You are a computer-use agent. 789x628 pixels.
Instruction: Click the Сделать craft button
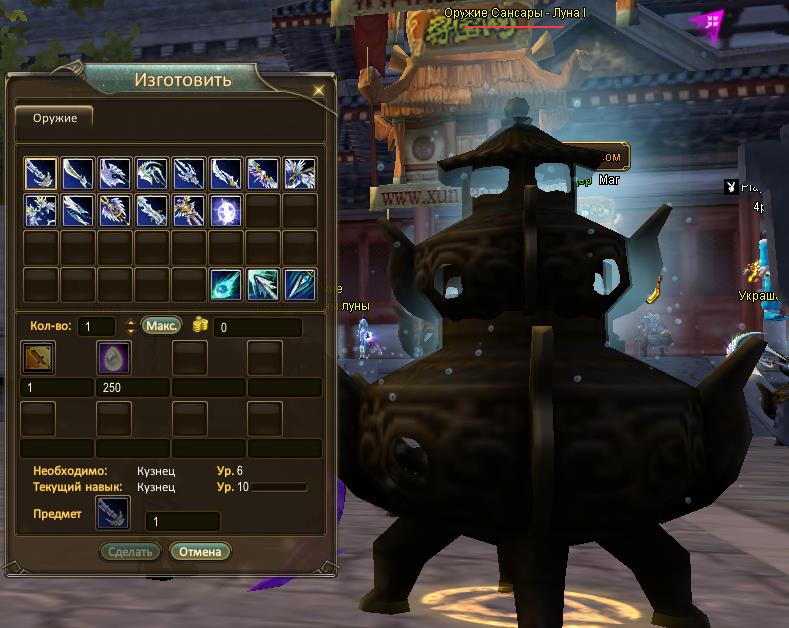[129, 551]
